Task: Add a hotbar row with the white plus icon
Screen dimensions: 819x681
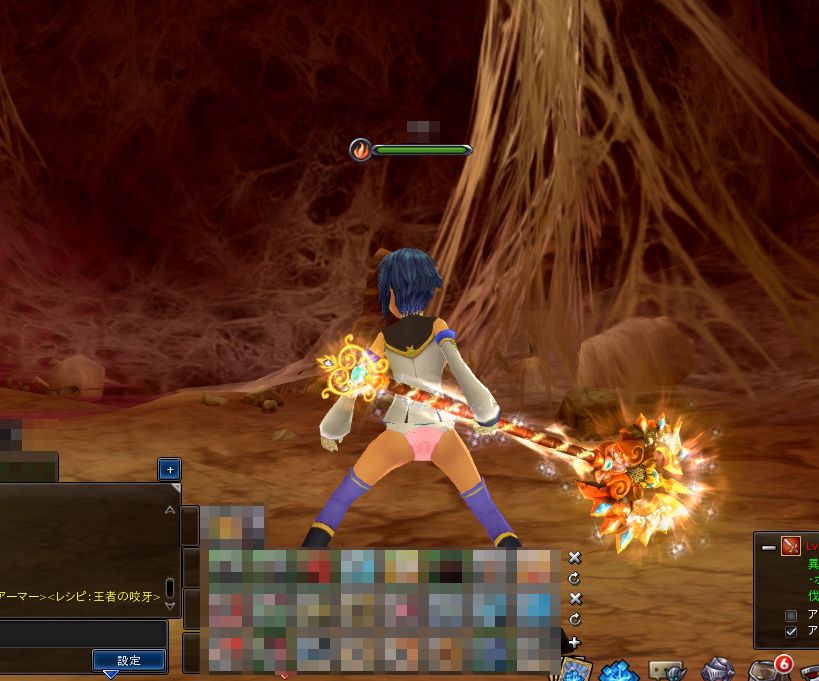Action: [574, 641]
